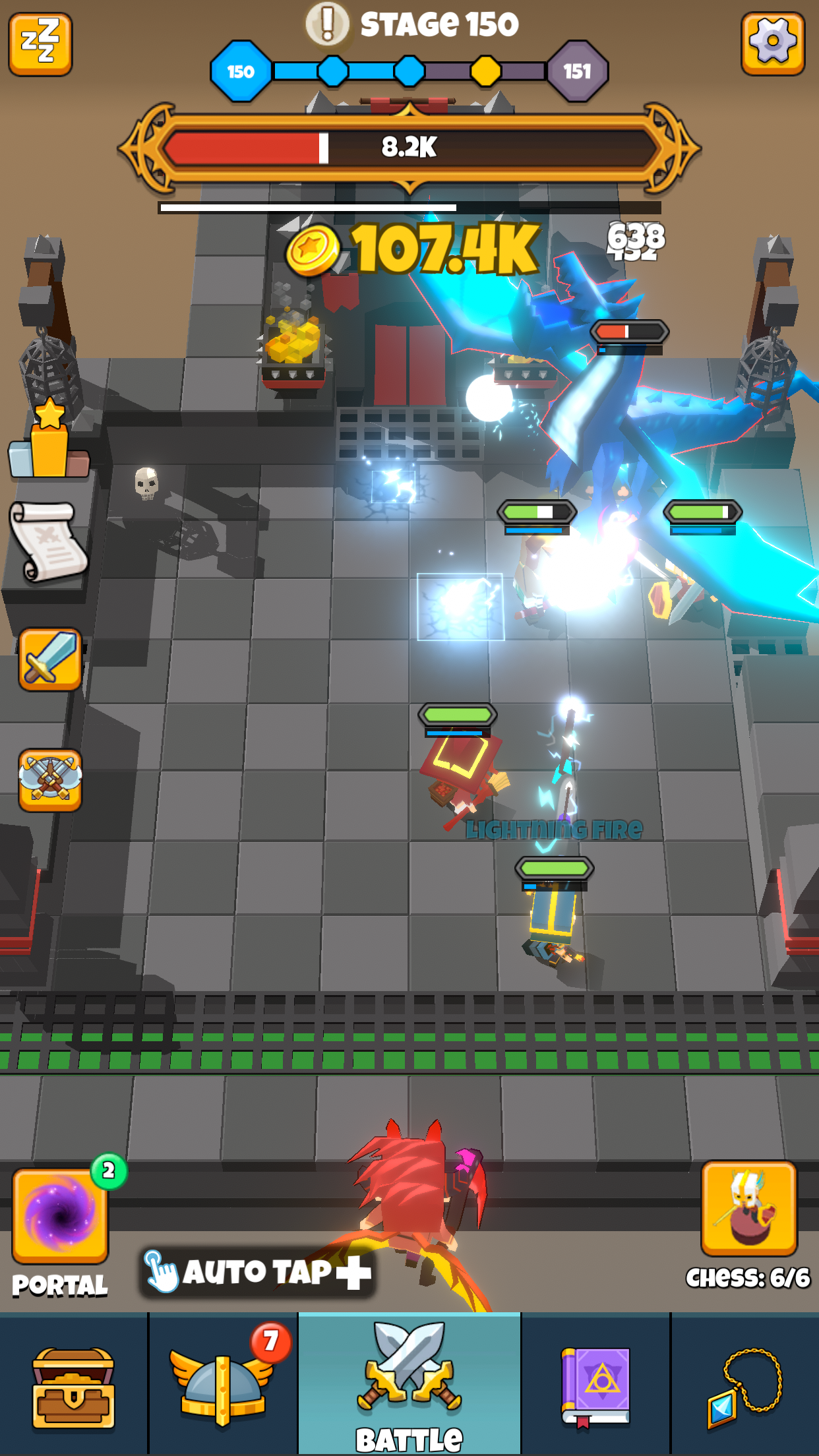Image resolution: width=819 pixels, height=1456 pixels.
Task: Switch to the gem necklace tab
Action: (745, 1382)
